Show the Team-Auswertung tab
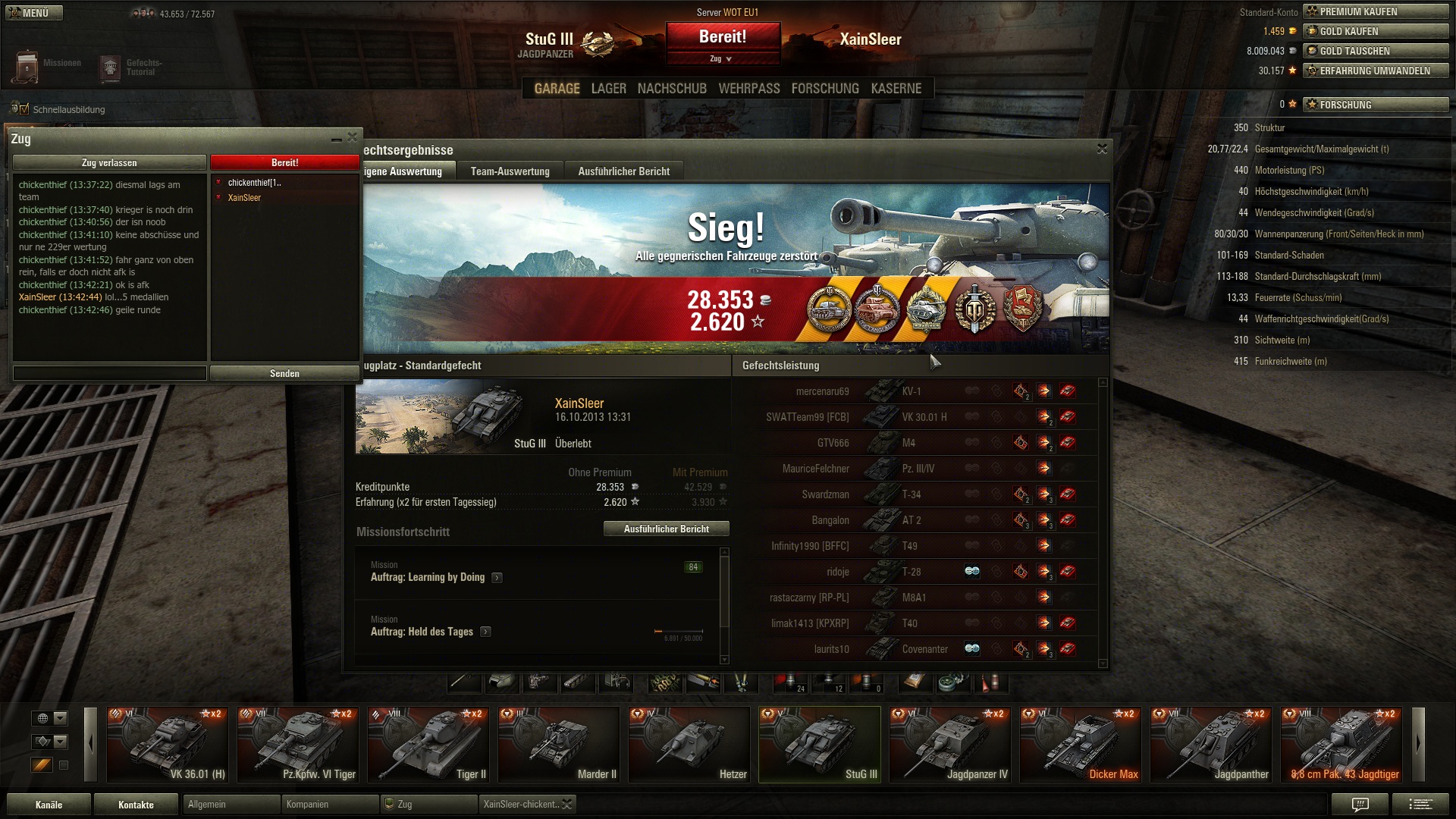This screenshot has width=1456, height=819. click(x=510, y=171)
